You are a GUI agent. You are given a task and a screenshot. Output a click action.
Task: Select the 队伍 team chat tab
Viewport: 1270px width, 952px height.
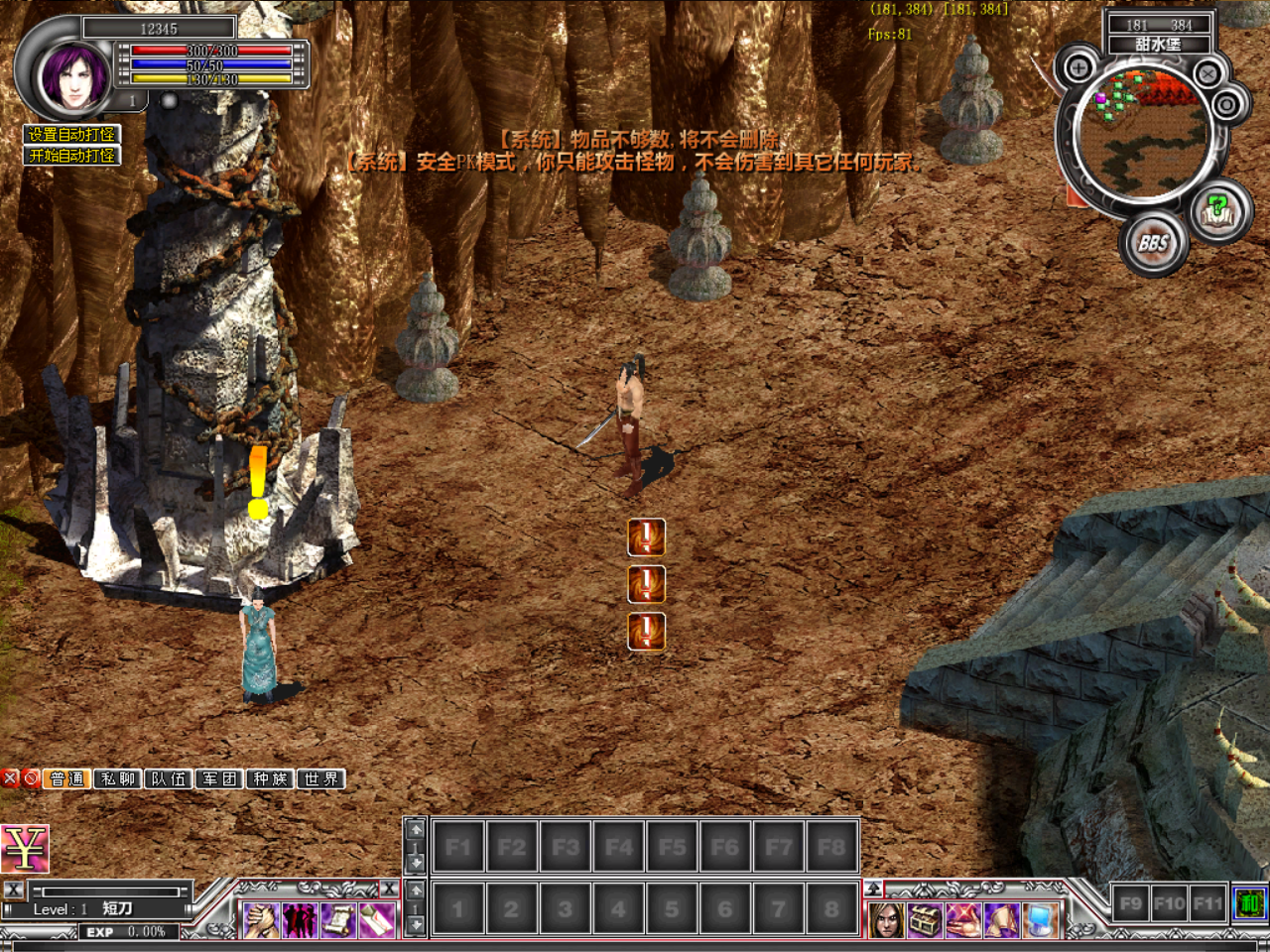pyautogui.click(x=169, y=779)
